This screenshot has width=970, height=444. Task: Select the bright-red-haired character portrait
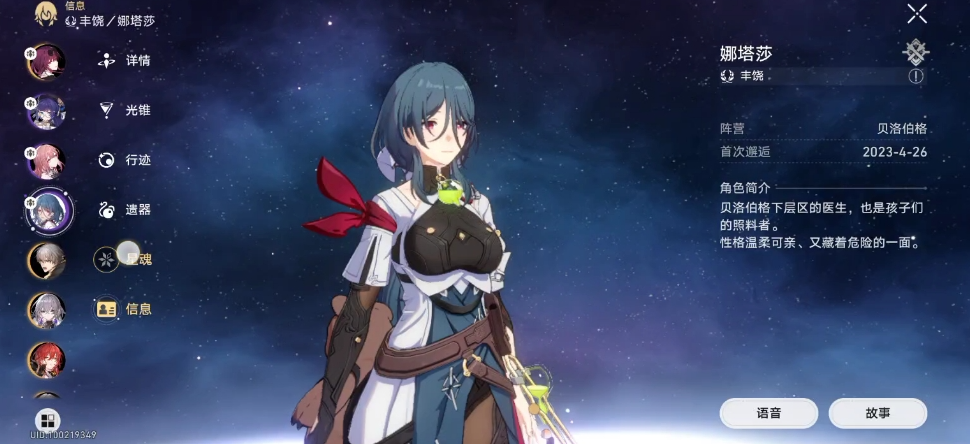[x=46, y=360]
